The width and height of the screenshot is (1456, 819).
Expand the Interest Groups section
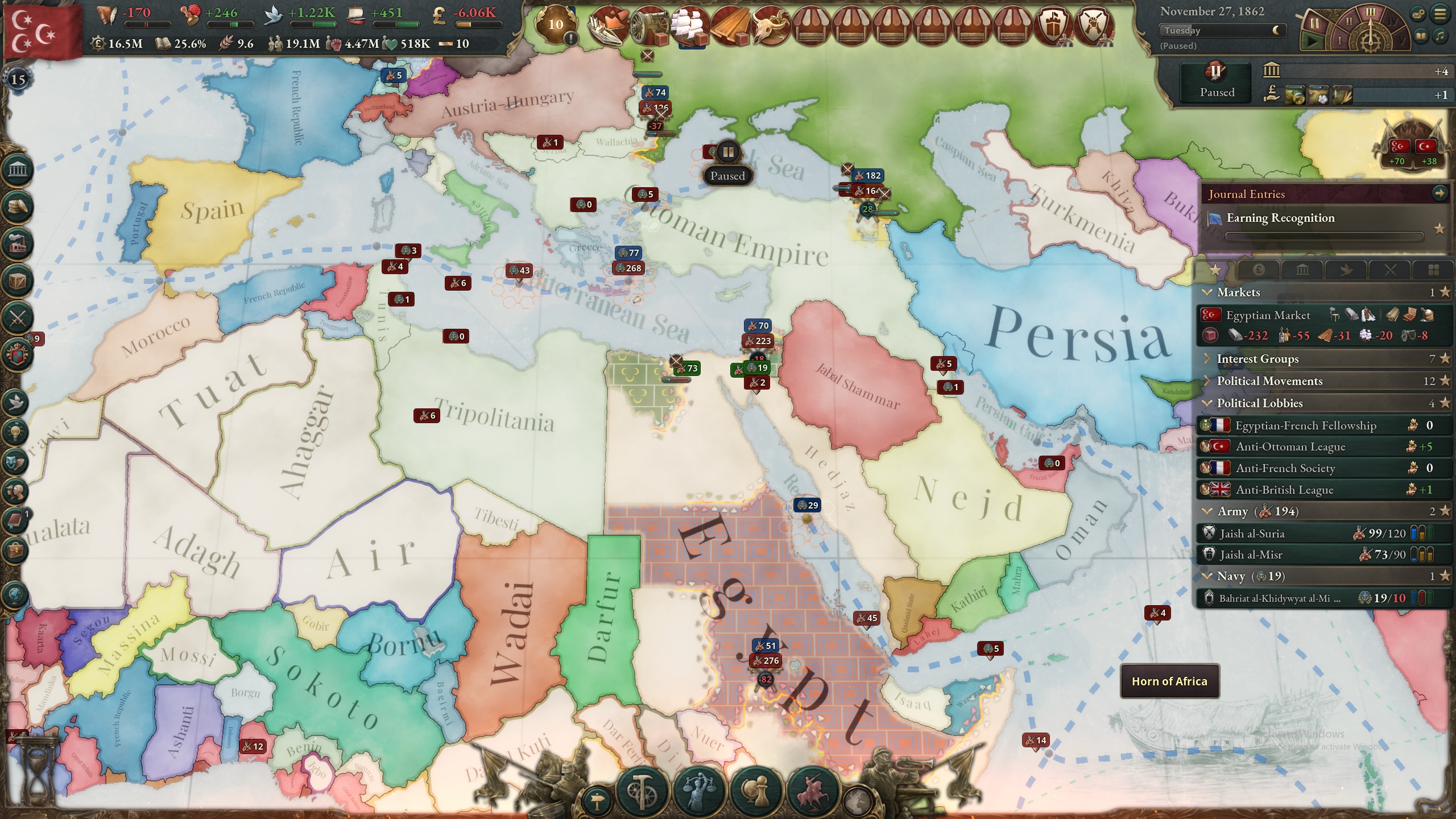pos(1257,359)
